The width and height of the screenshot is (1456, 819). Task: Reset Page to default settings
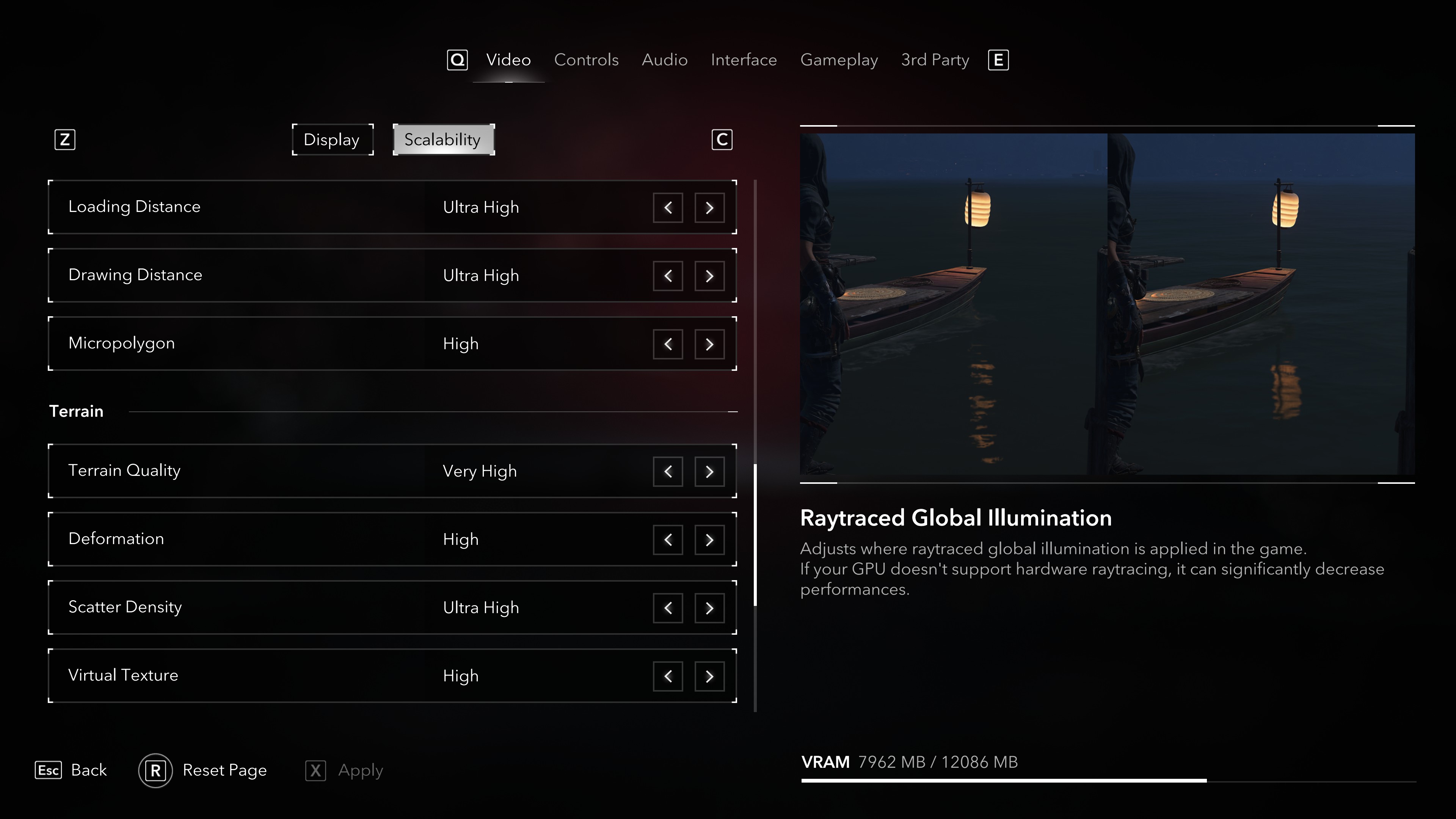(203, 770)
